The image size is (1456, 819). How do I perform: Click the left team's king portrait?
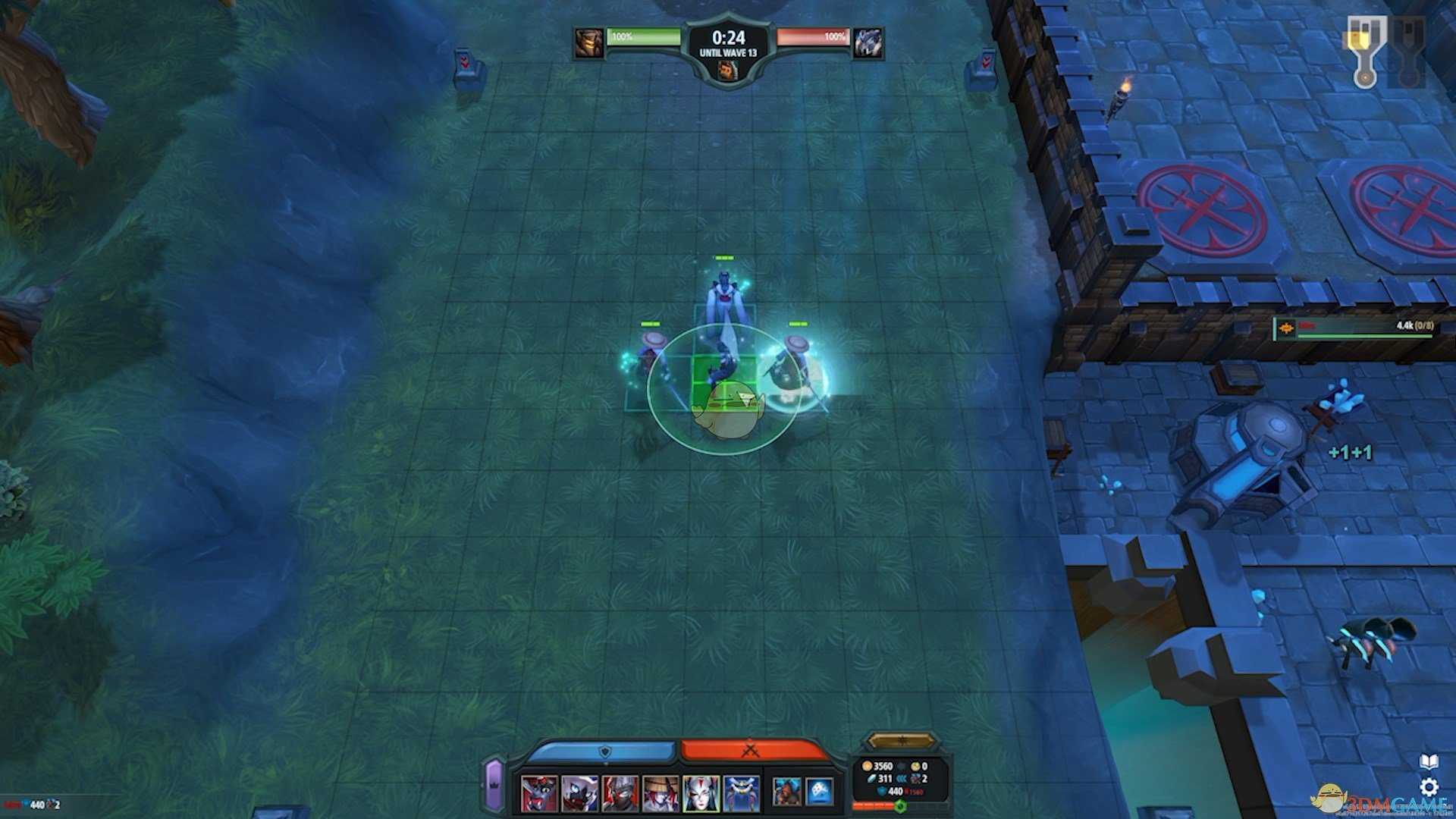[588, 43]
